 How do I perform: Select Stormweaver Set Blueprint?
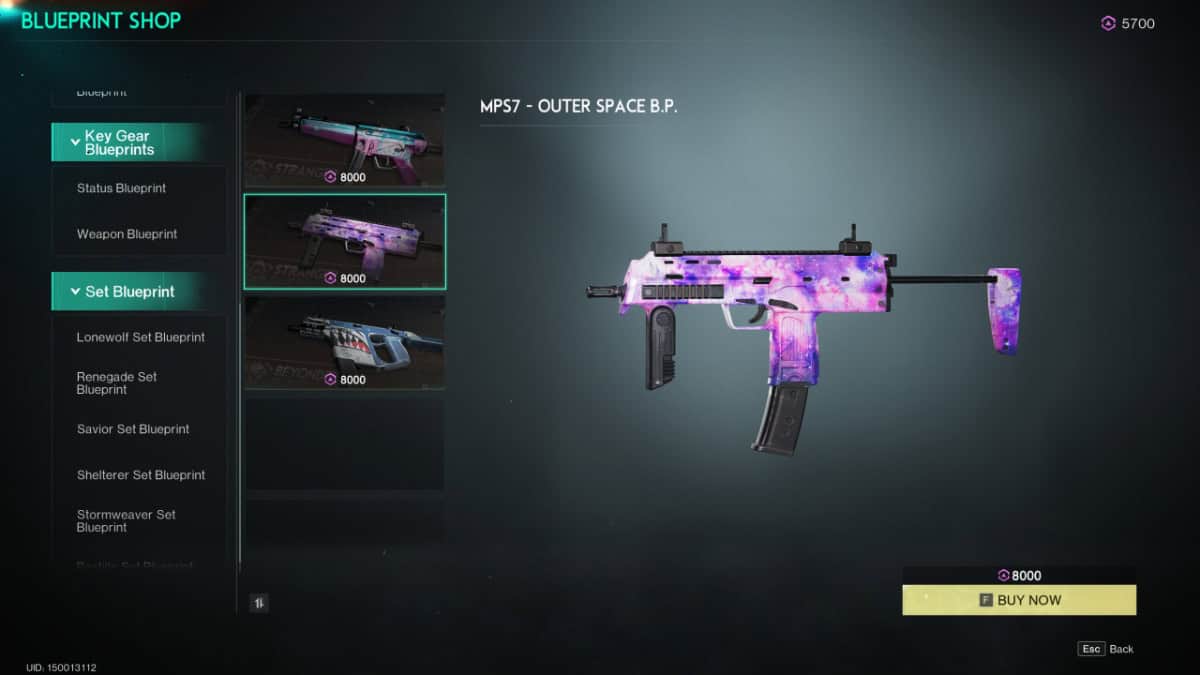(126, 521)
